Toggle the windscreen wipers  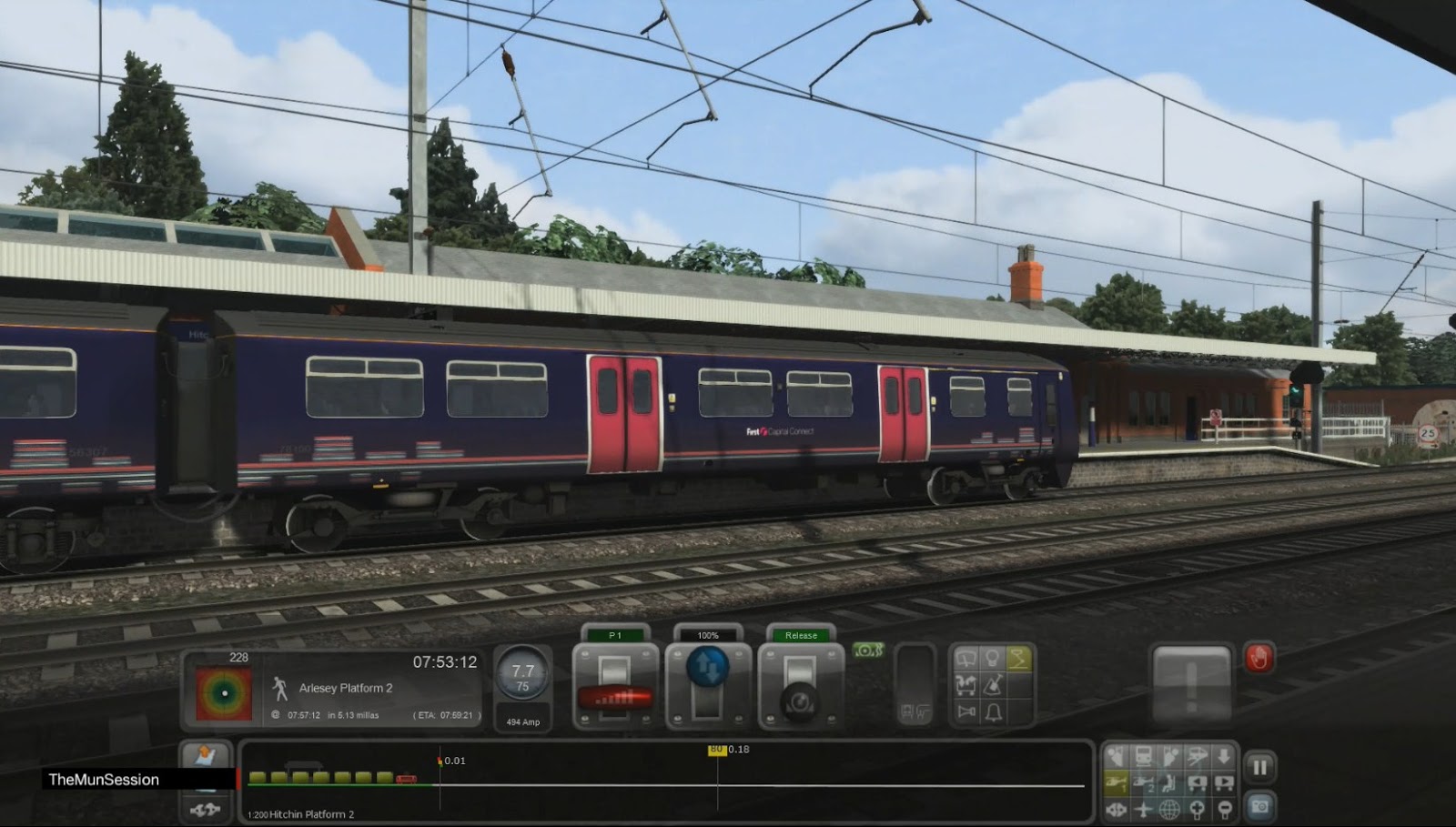coord(965,657)
